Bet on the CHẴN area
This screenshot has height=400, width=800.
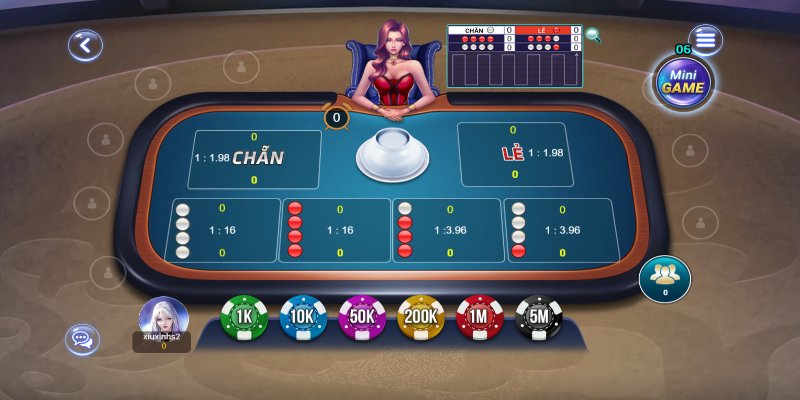[x=255, y=158]
